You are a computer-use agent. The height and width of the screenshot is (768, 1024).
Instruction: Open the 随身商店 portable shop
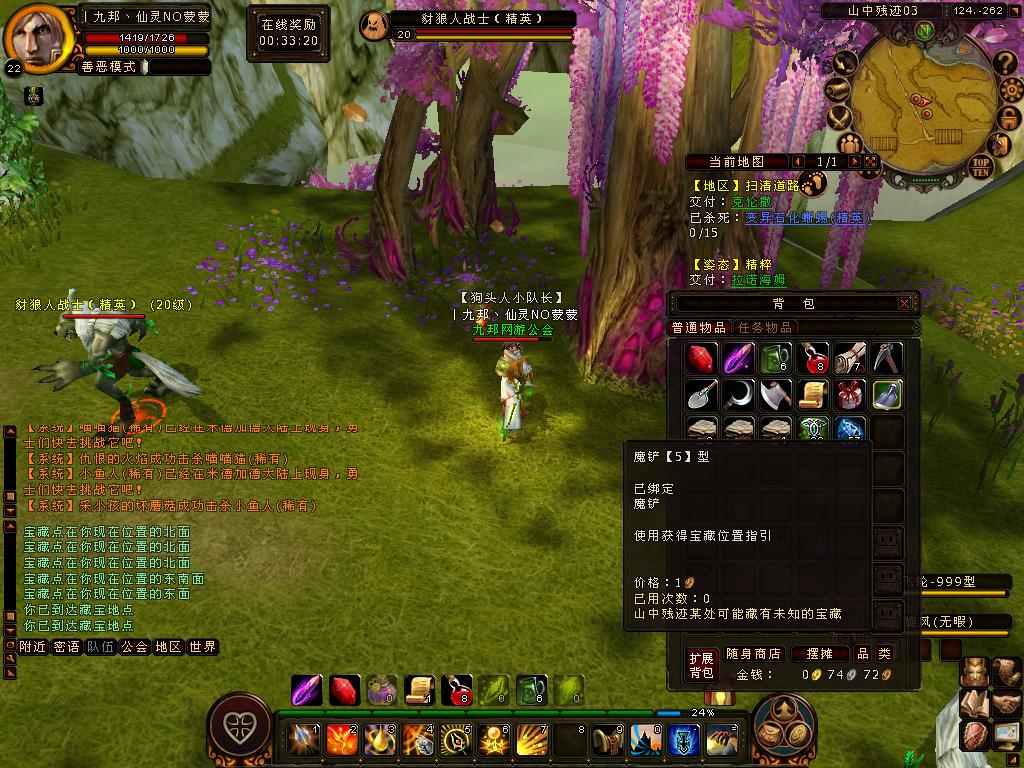pos(753,654)
